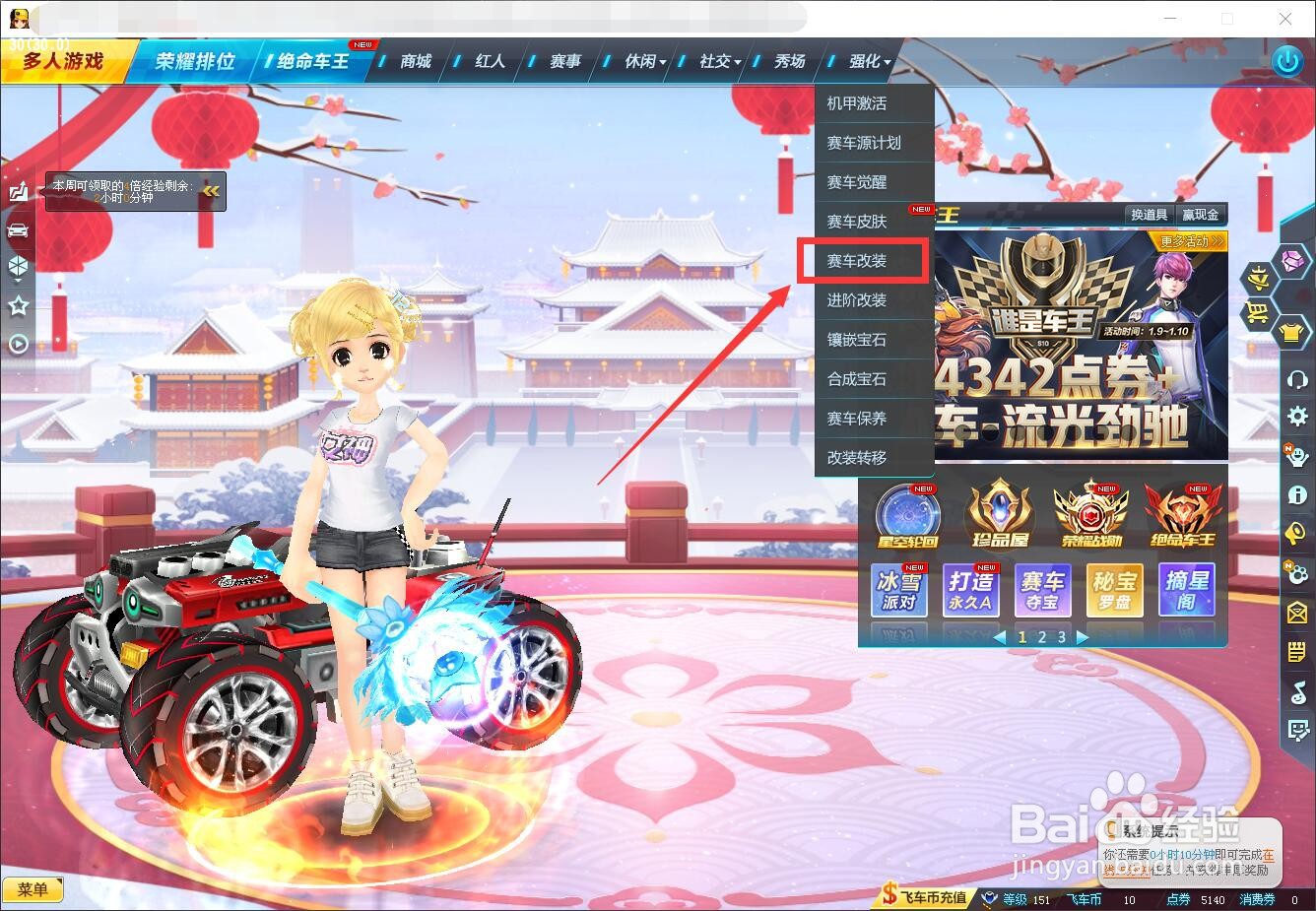Click the star icon on left sidebar
Viewport: 1316px width, 911px height.
(x=18, y=305)
